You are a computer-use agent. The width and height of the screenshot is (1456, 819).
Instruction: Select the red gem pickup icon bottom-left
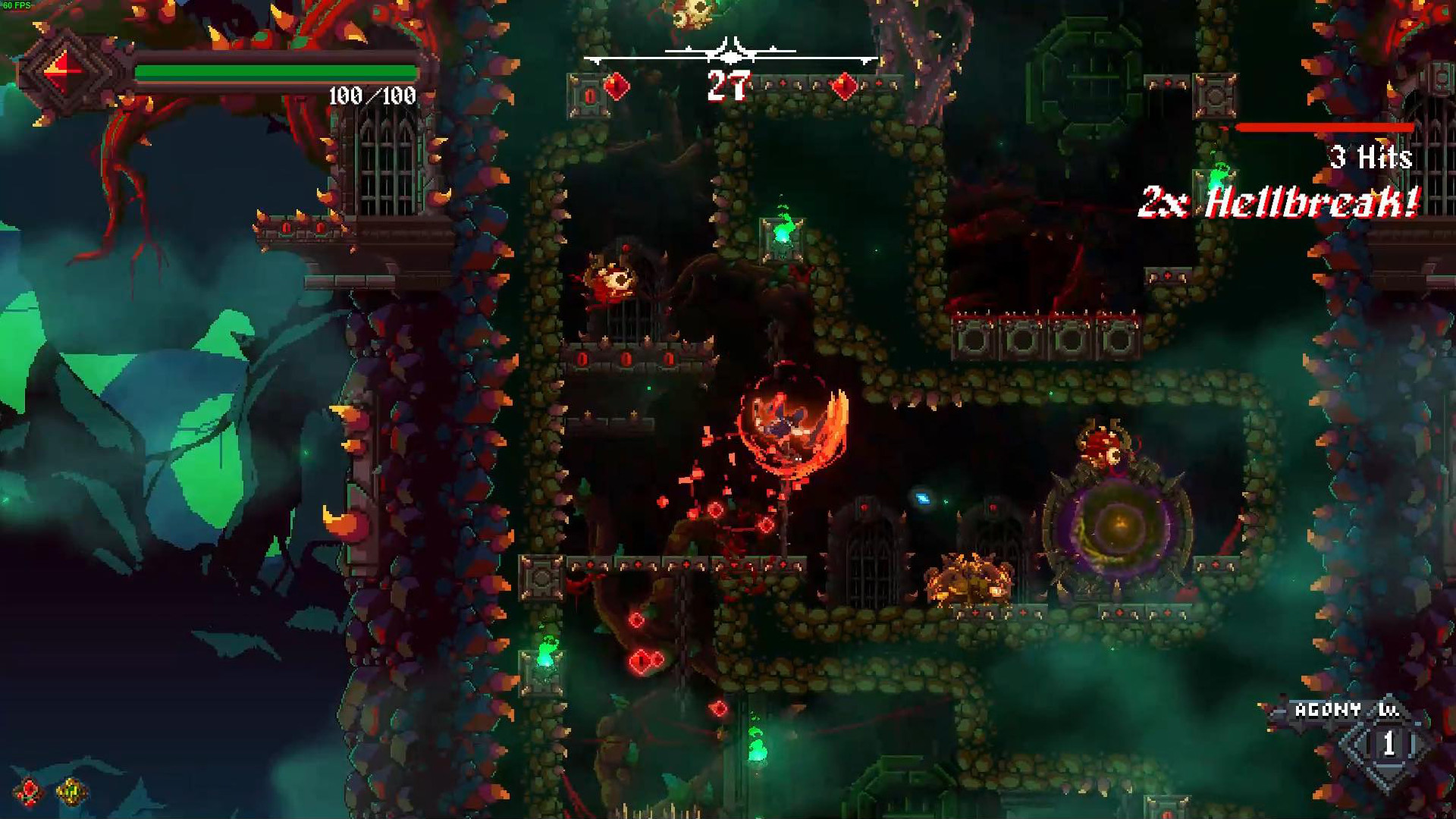pos(27,791)
